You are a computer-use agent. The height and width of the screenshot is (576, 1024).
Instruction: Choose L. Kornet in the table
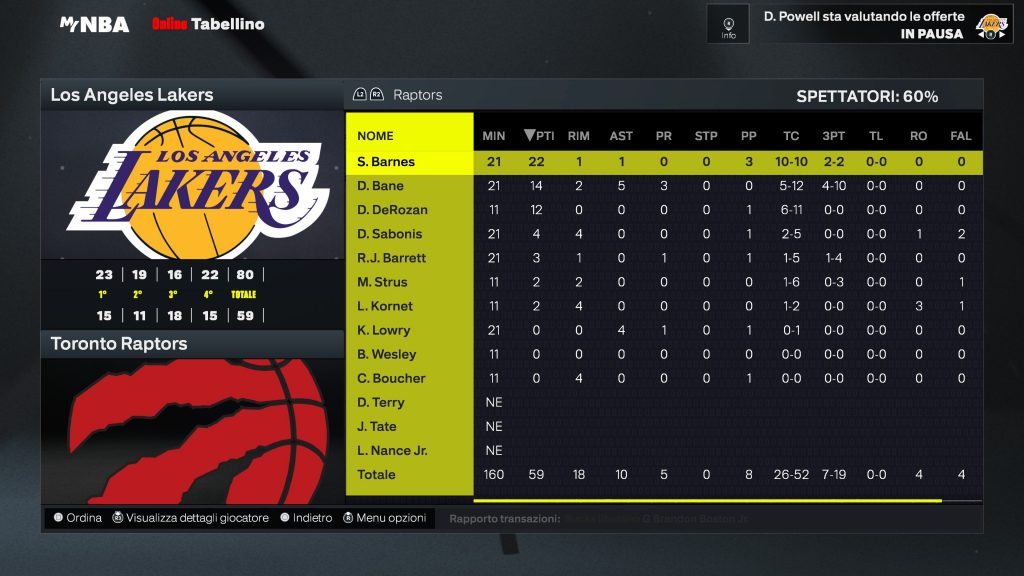385,306
